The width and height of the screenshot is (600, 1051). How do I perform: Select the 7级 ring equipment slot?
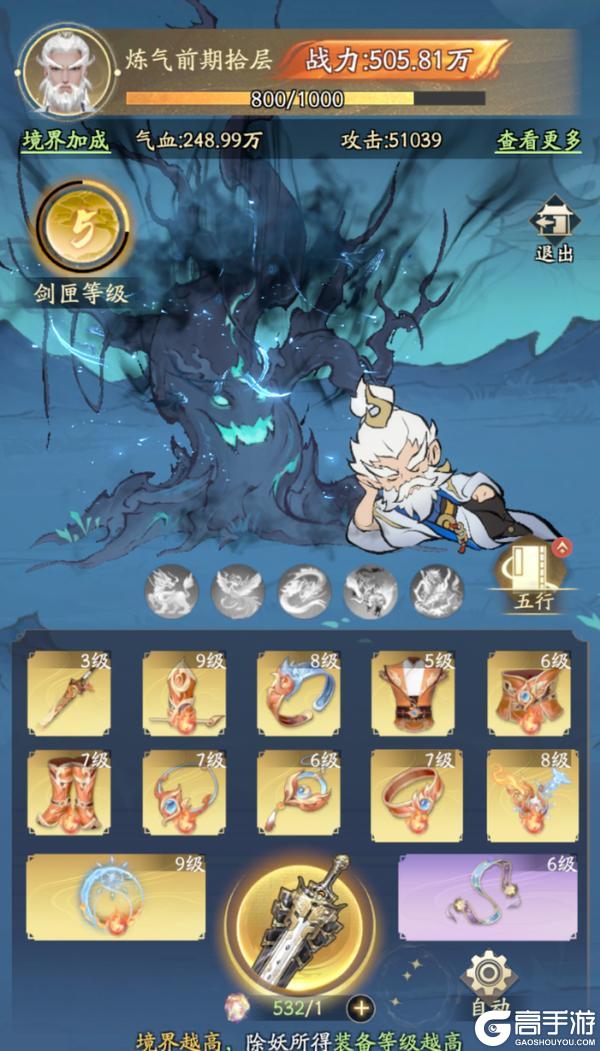coord(413,791)
